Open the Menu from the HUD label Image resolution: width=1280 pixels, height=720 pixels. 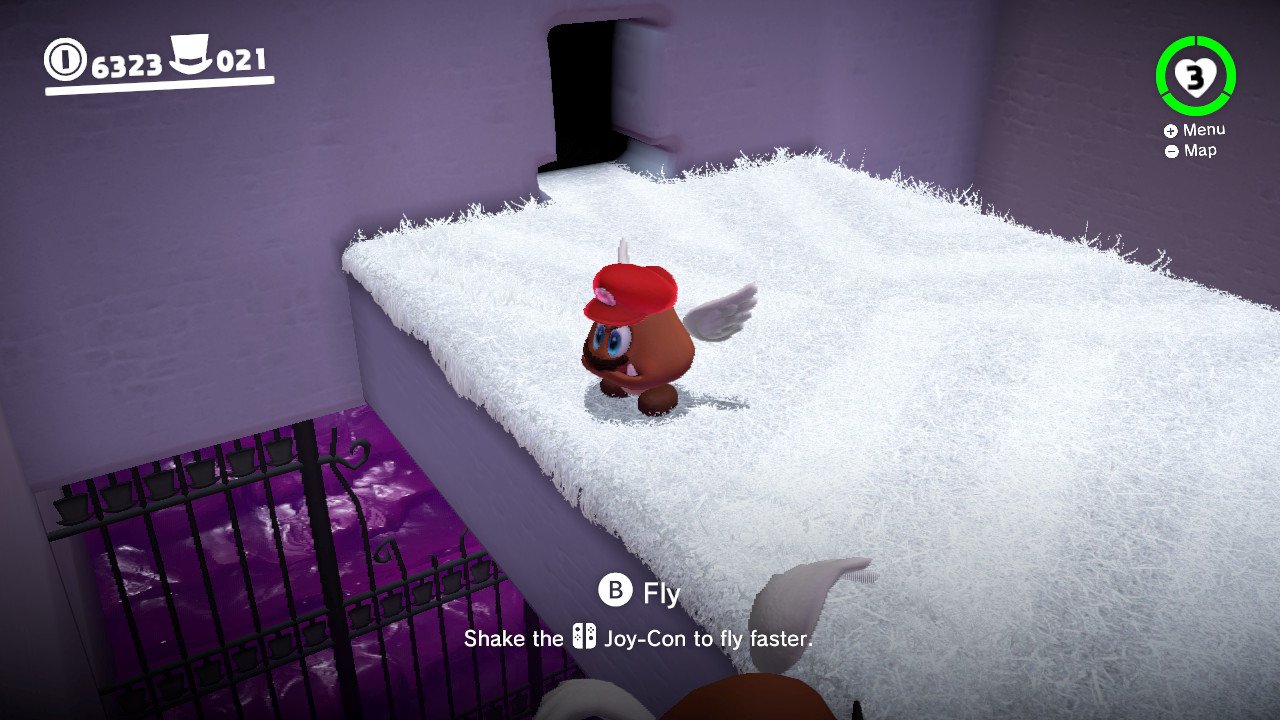click(x=1195, y=130)
